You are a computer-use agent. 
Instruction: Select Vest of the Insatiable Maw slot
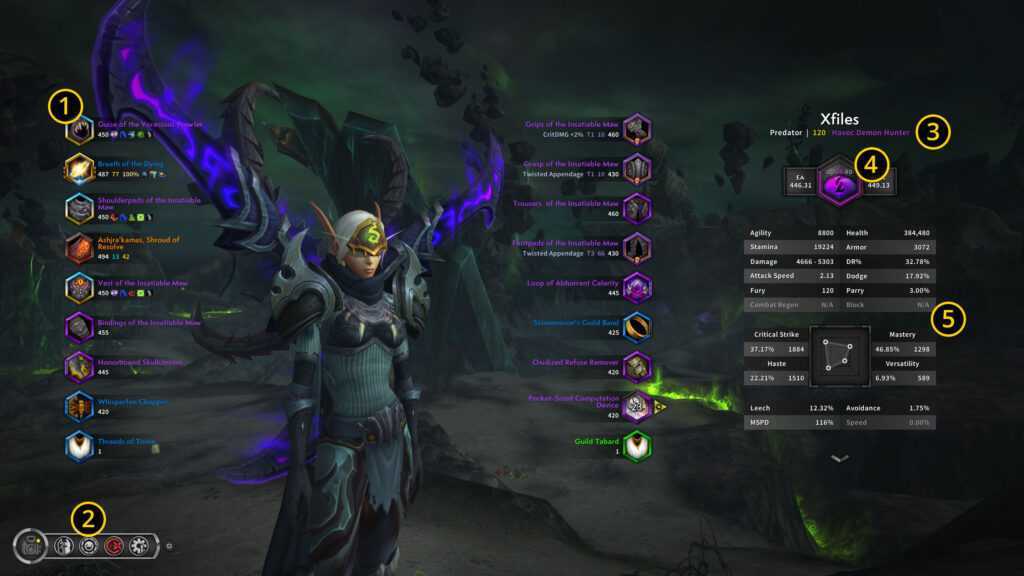click(x=79, y=288)
